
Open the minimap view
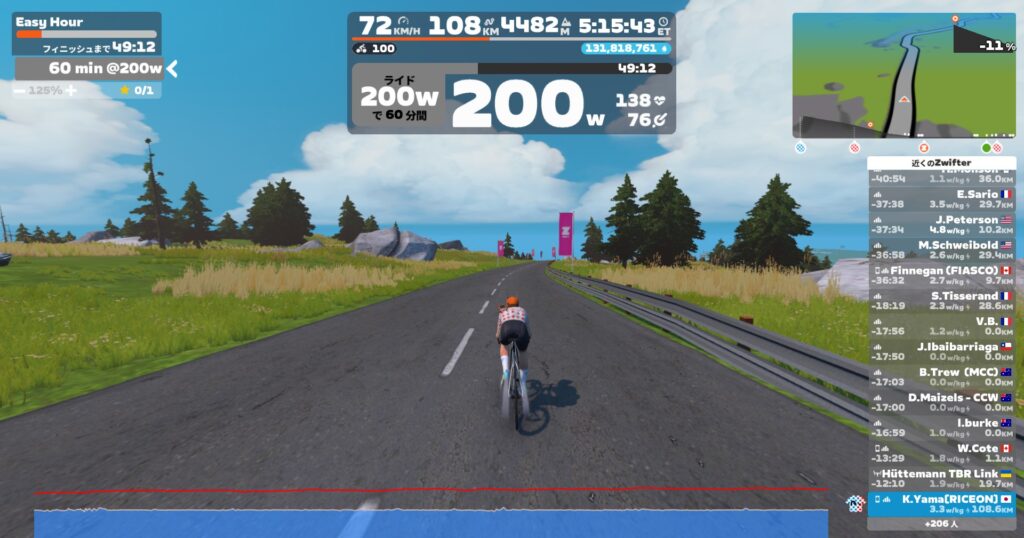[903, 75]
